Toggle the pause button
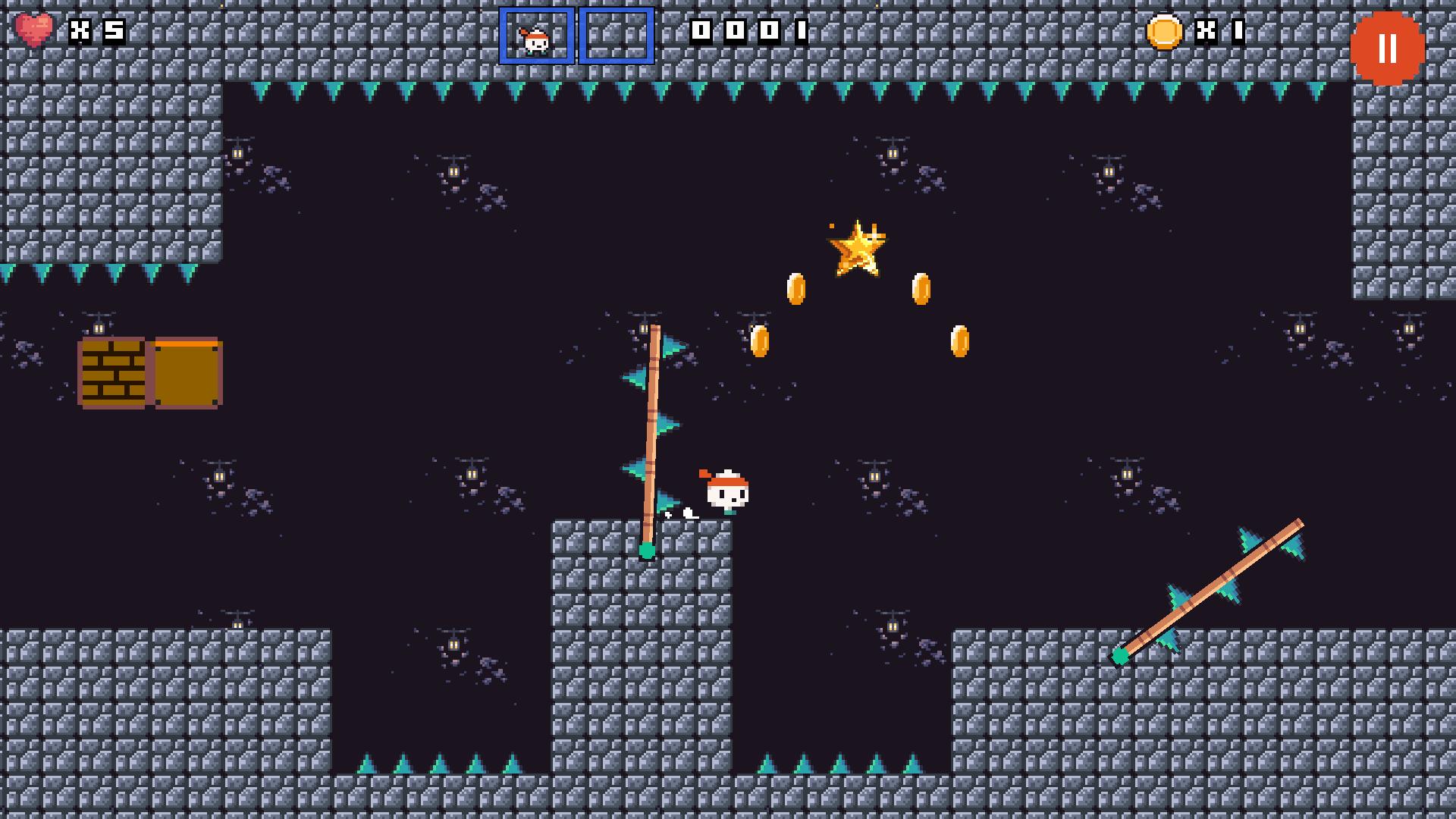 1387,49
